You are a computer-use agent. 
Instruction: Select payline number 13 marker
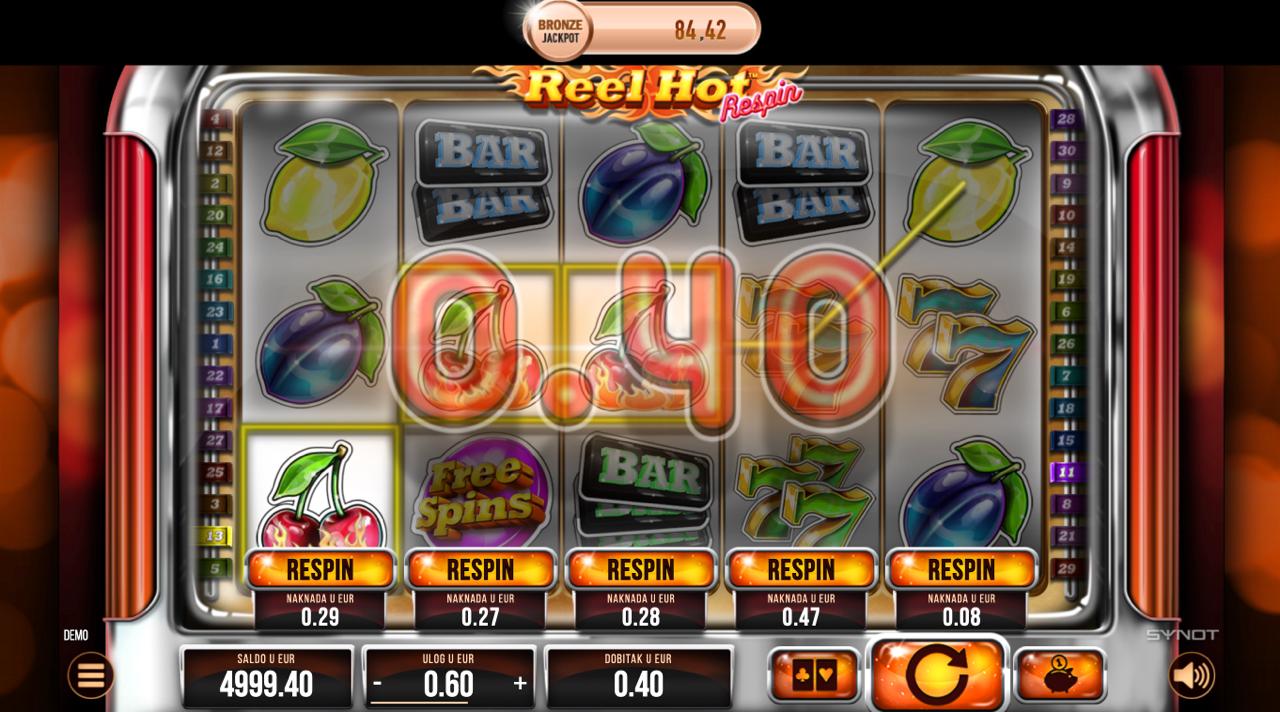point(214,536)
